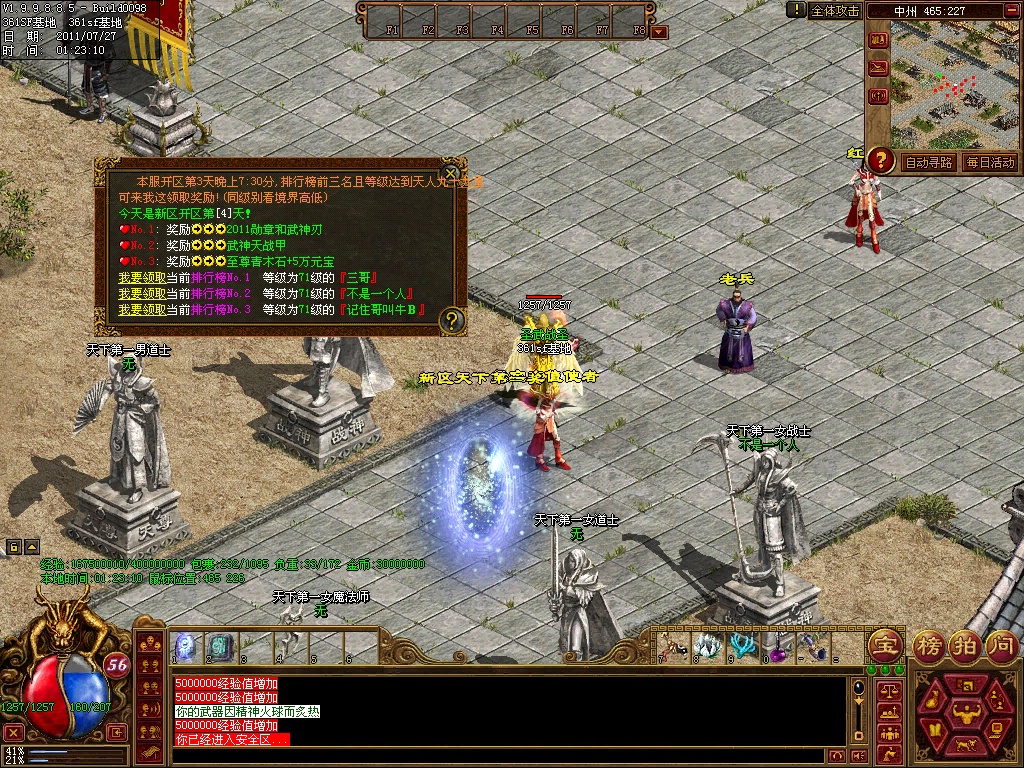Open the character panel in hexagon menu center
Image resolution: width=1024 pixels, height=768 pixels.
pyautogui.click(x=966, y=712)
